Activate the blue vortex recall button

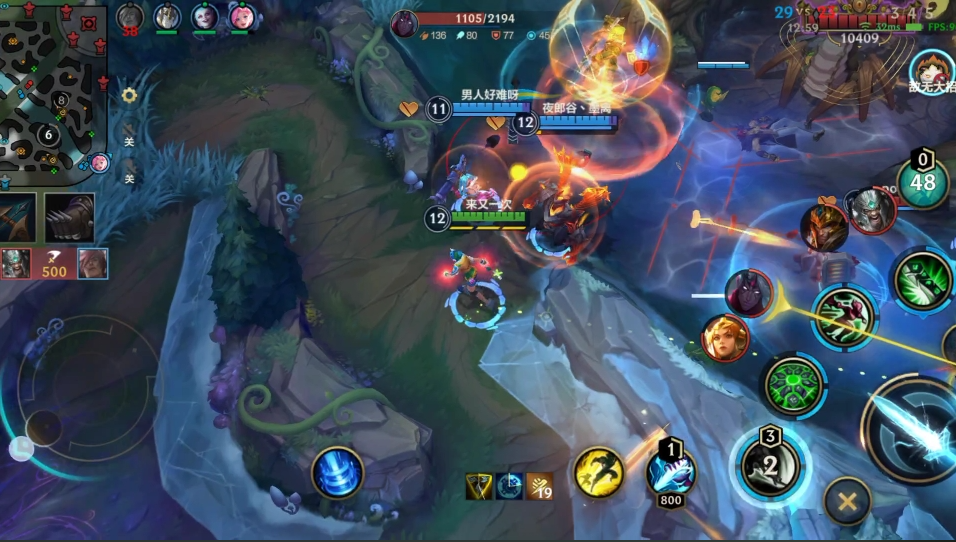(337, 472)
